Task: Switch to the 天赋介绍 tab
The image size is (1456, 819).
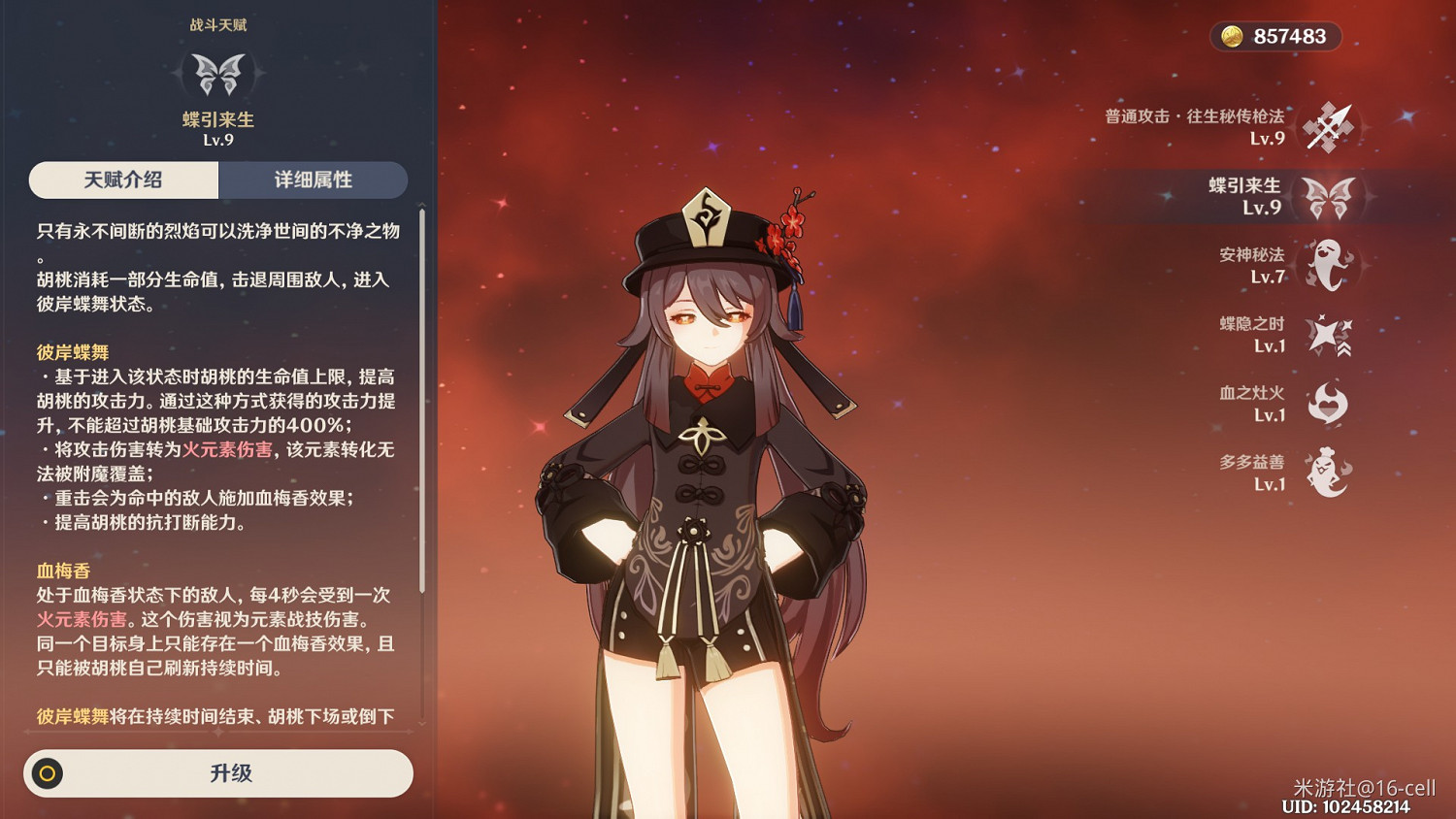Action: coord(122,180)
